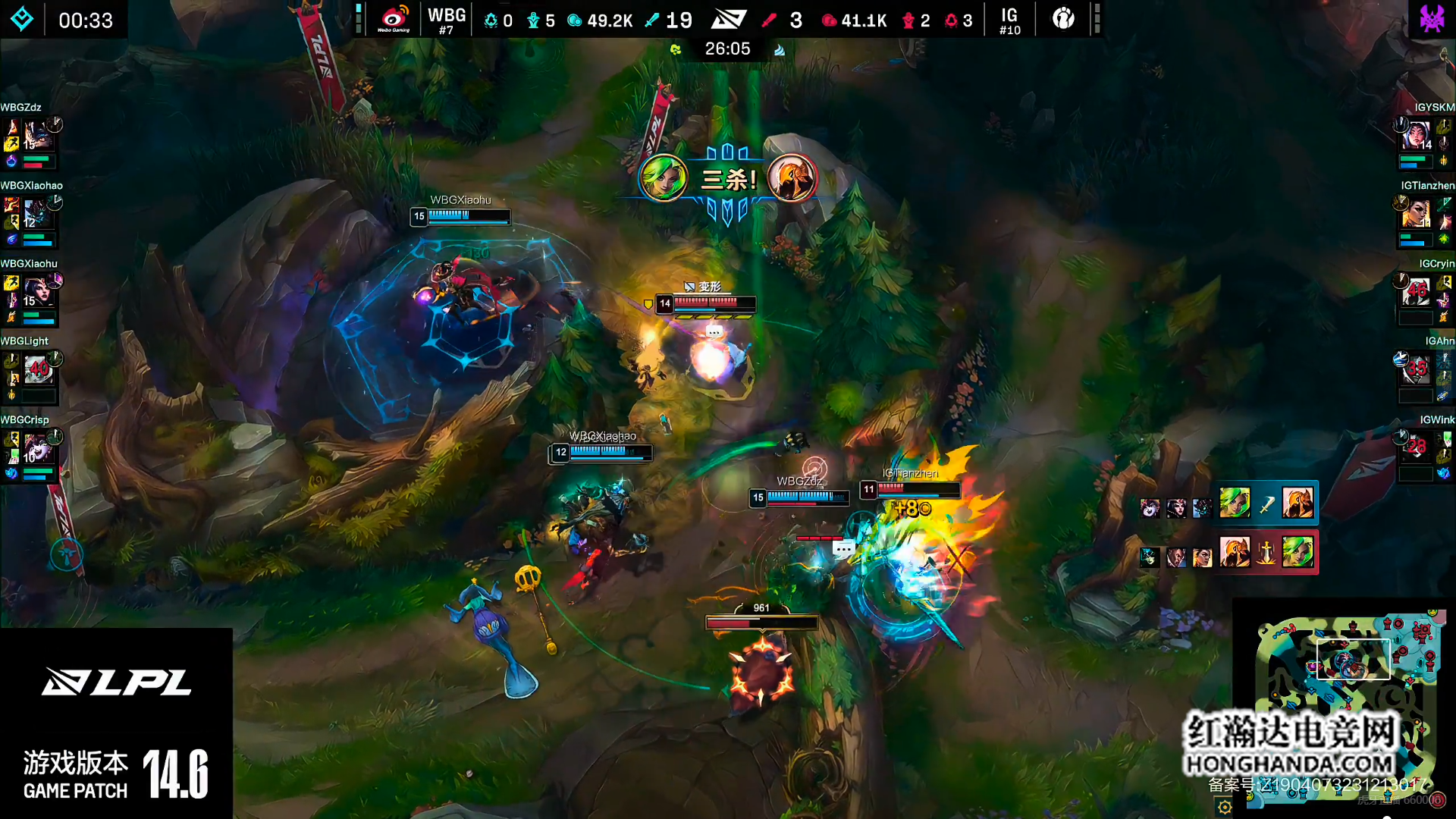This screenshot has width=1456, height=819.
Task: Click the purple creature logo in corner
Action: 1431,19
